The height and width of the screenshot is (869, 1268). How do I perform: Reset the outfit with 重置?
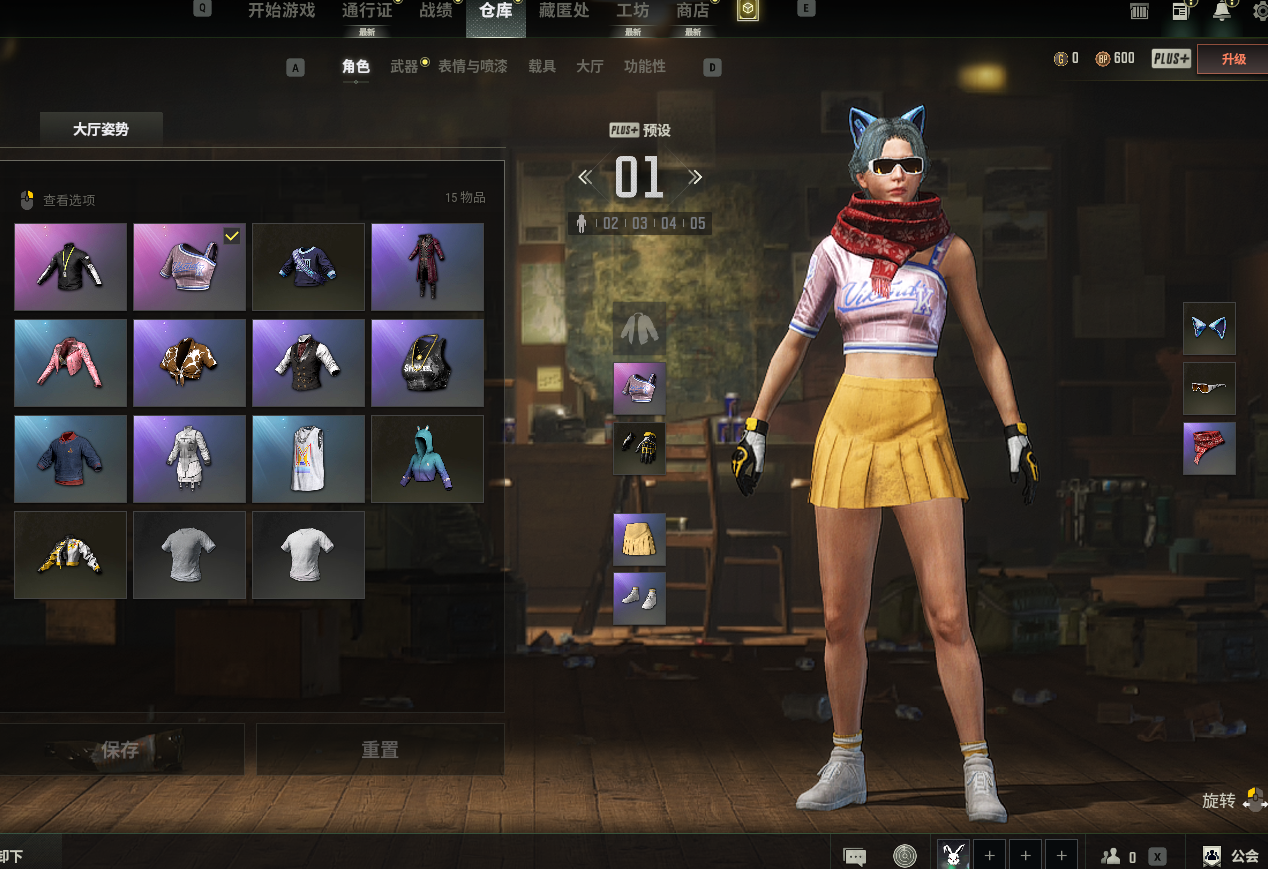(380, 750)
